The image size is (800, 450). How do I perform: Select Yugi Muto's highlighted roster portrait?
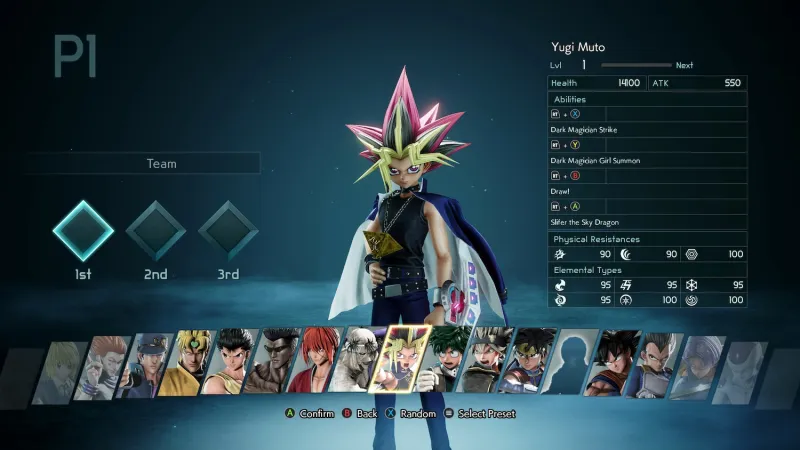coord(406,360)
